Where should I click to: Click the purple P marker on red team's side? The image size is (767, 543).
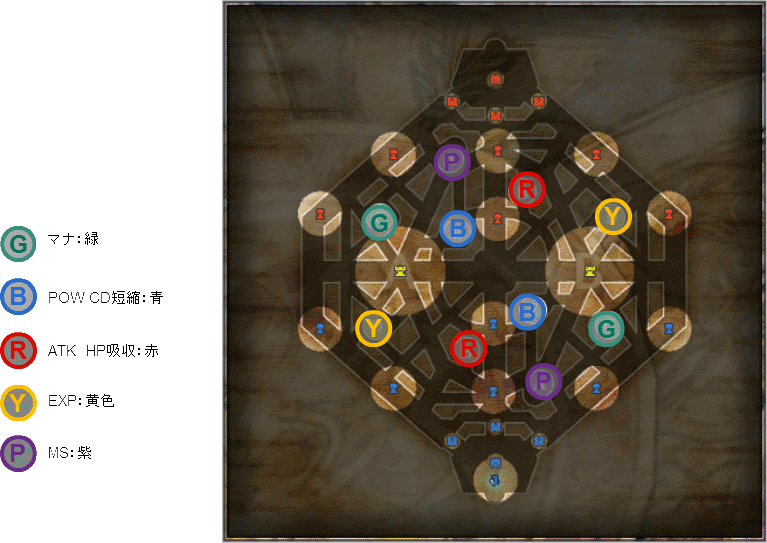[x=452, y=162]
